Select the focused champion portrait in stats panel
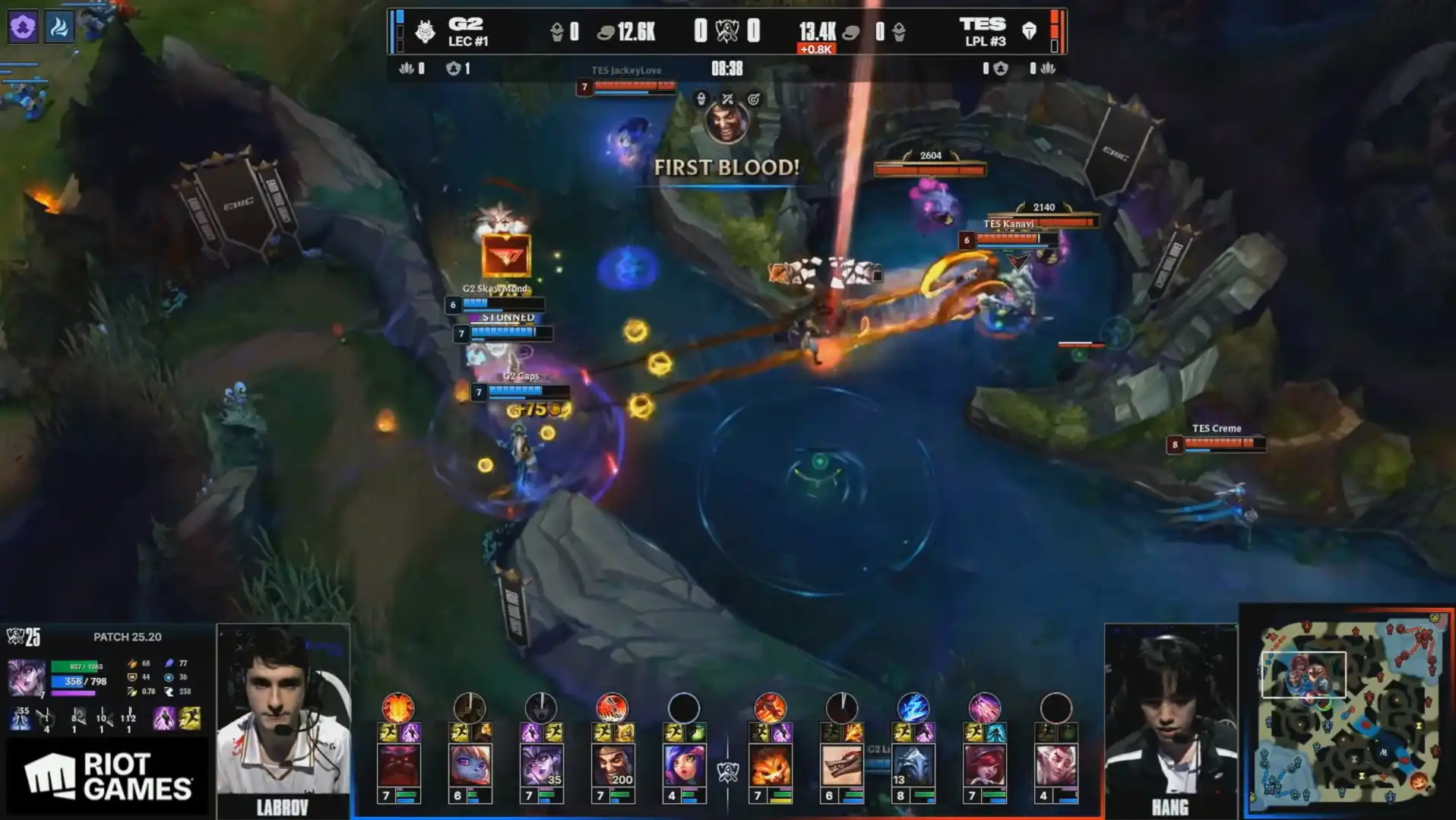This screenshot has height=820, width=1456. 26,677
